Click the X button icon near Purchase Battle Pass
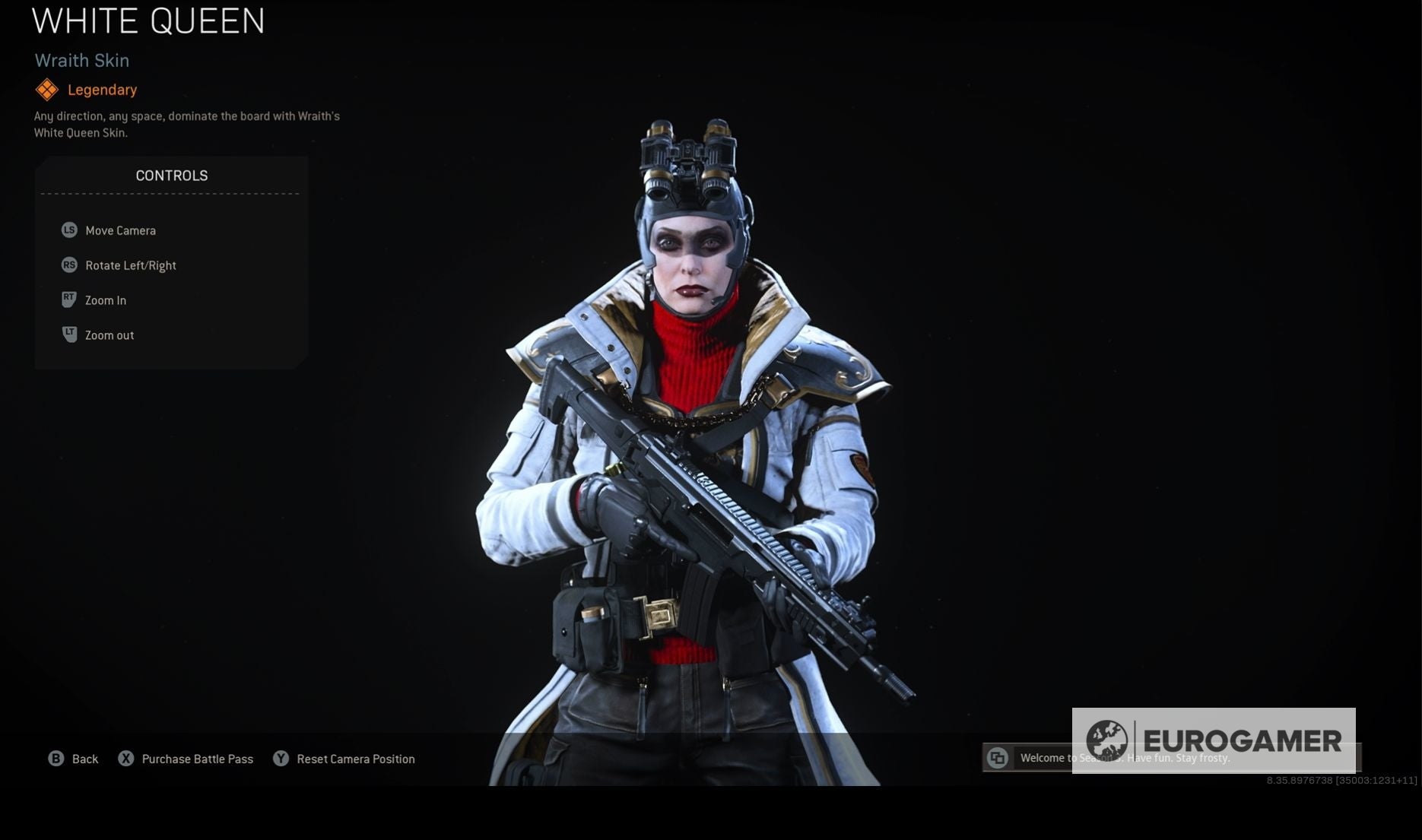The width and height of the screenshot is (1422, 840). (125, 759)
